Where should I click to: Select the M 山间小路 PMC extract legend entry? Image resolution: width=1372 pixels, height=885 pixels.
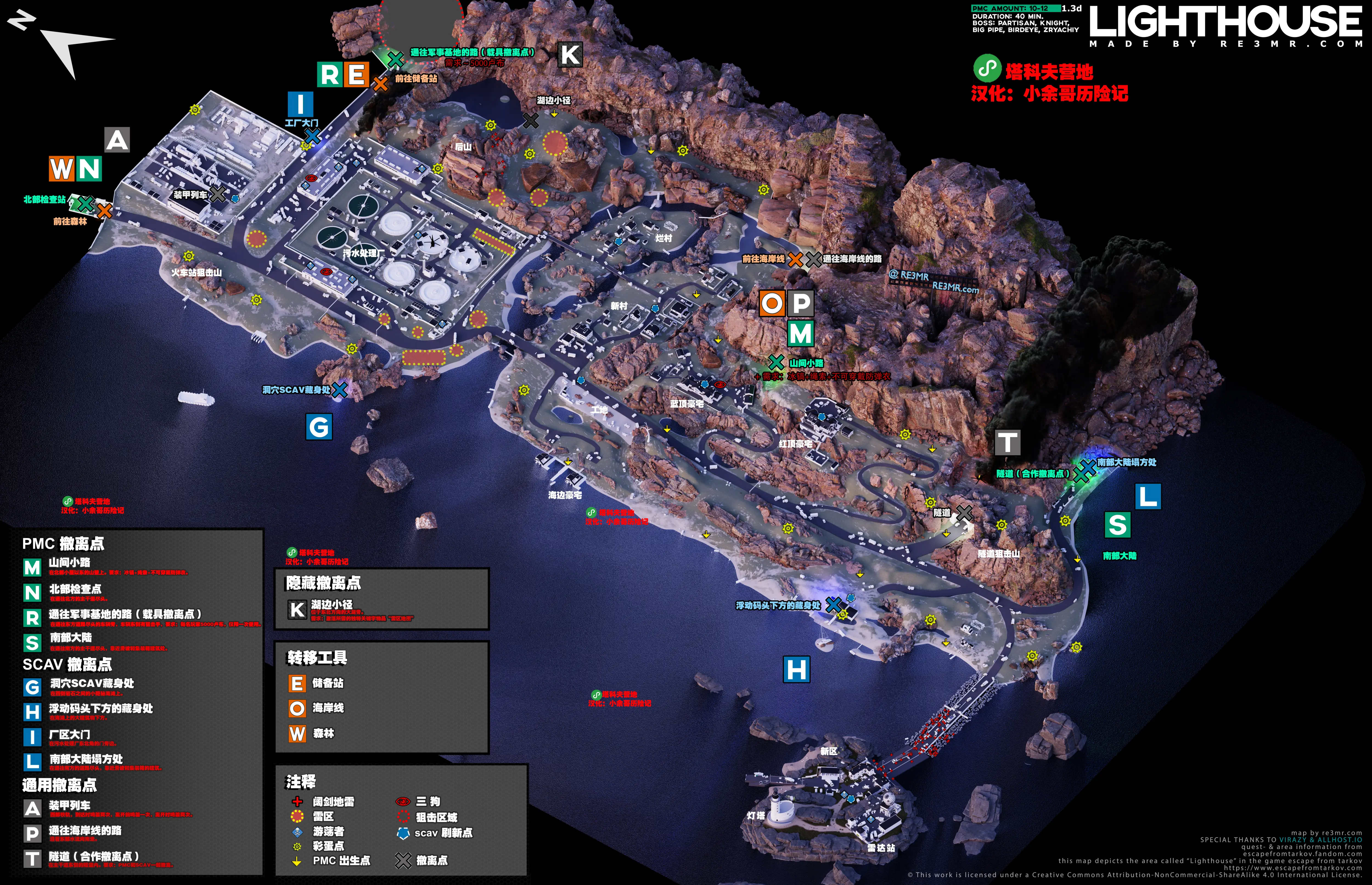coord(69,562)
